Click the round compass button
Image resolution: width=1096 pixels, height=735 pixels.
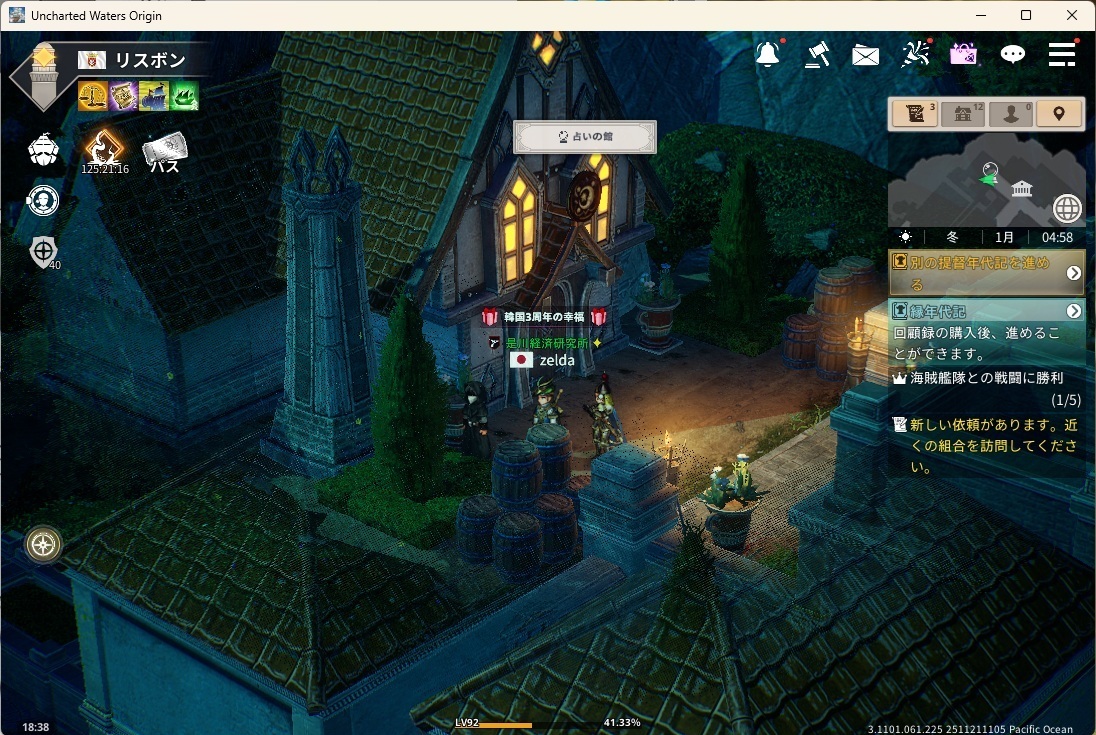click(44, 544)
